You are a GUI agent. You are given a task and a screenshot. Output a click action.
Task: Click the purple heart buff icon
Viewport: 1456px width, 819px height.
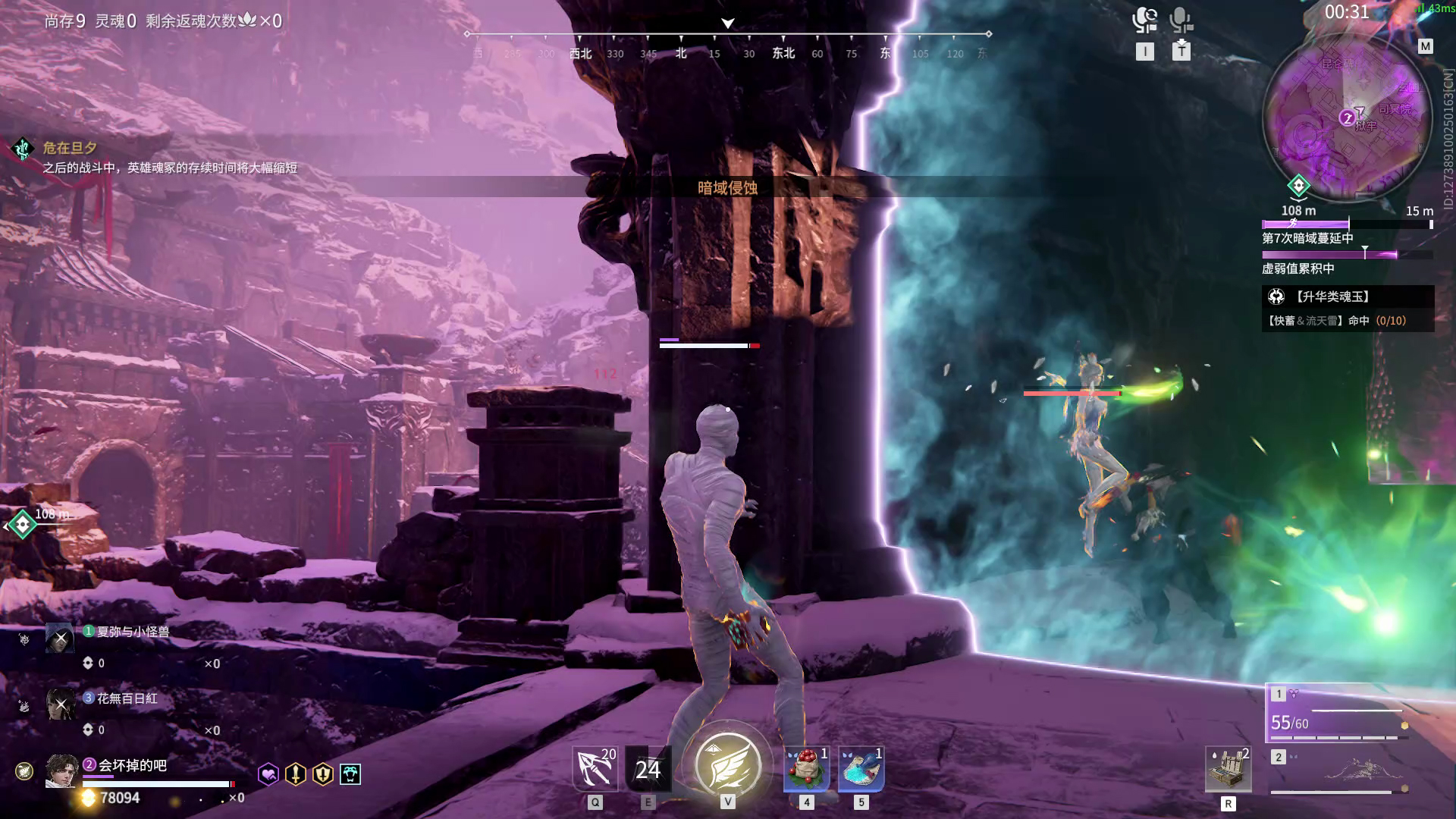pyautogui.click(x=268, y=773)
